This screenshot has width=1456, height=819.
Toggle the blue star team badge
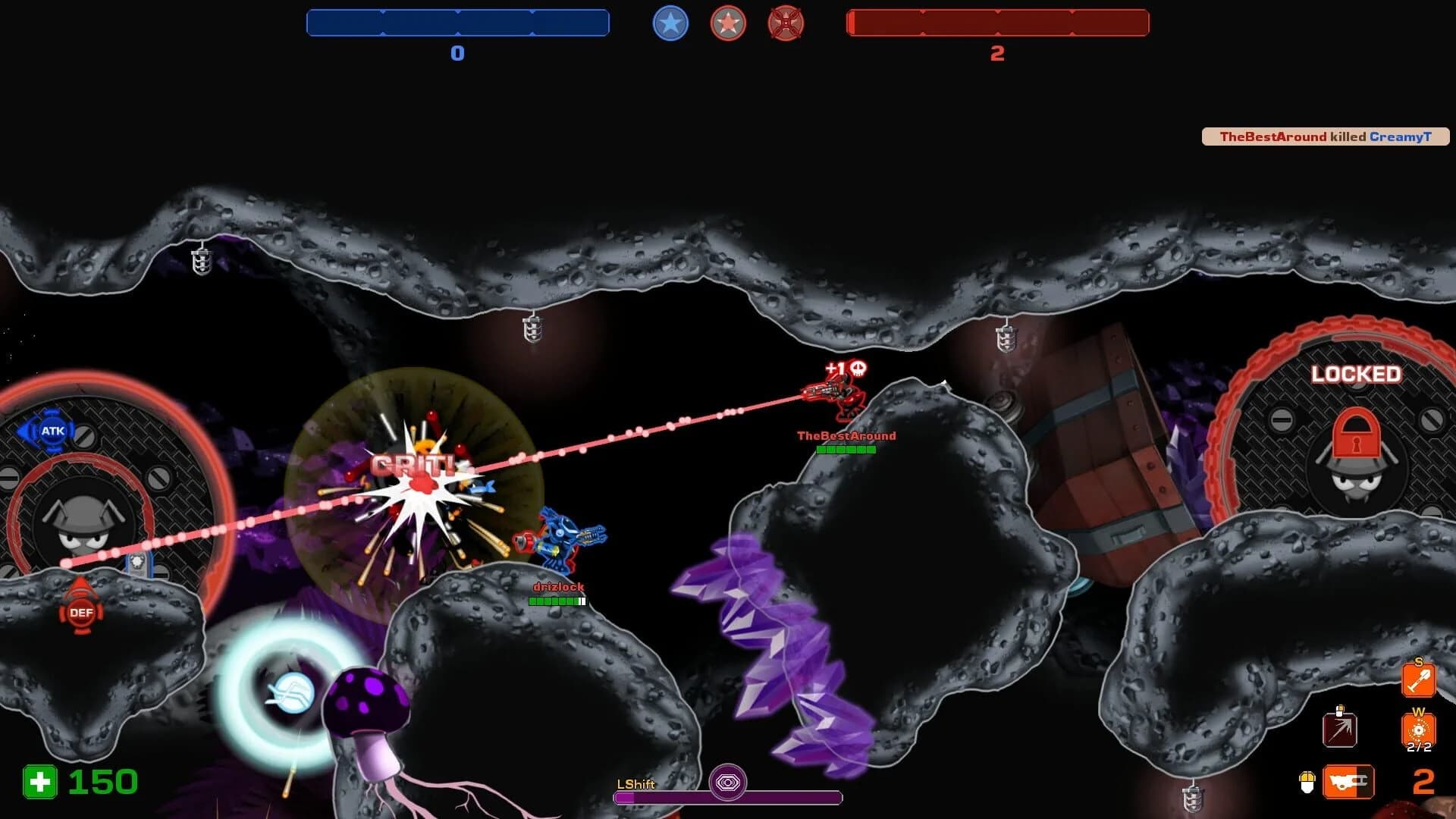click(670, 24)
